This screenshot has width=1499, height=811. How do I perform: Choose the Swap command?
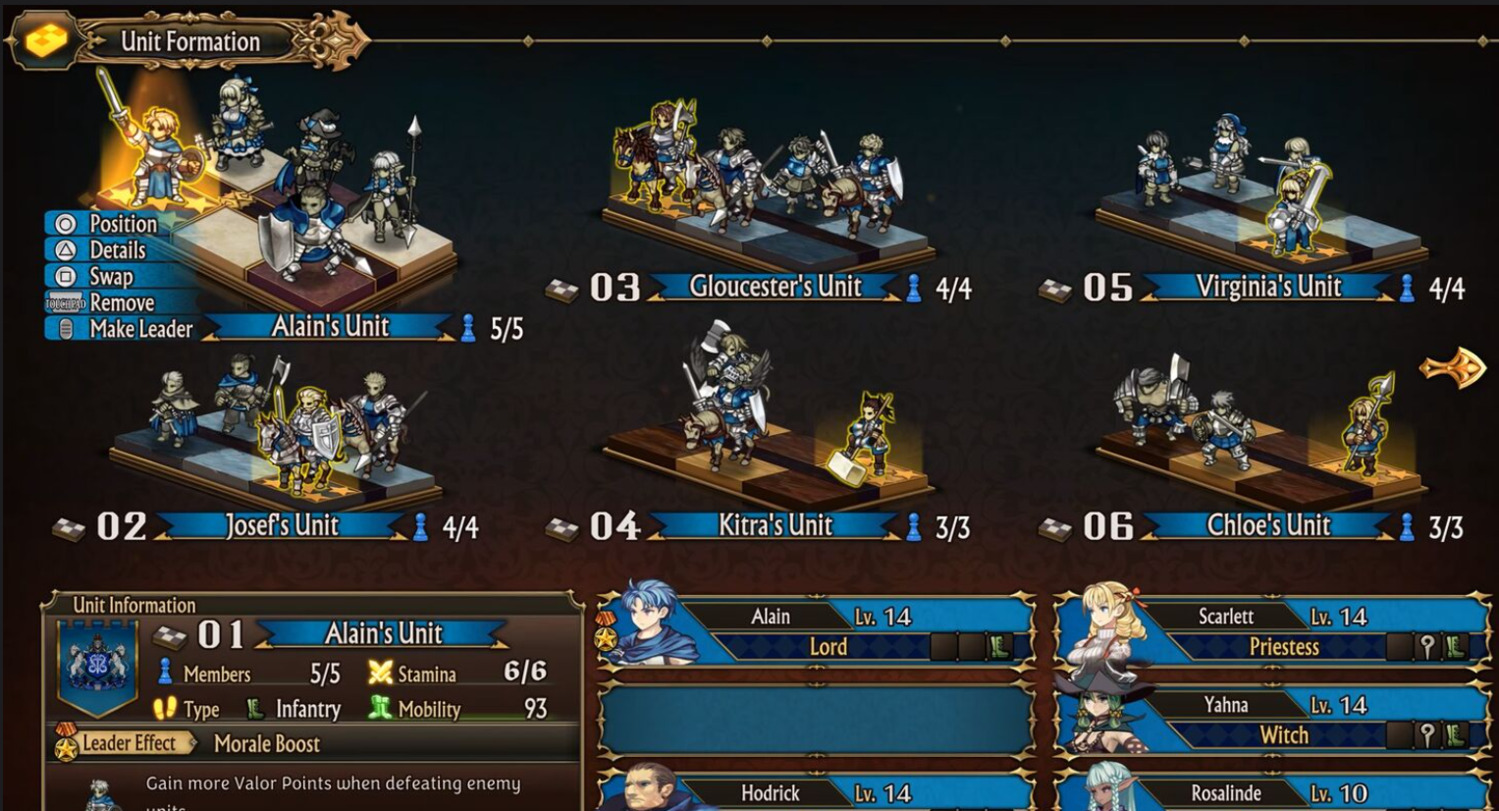[x=110, y=276]
